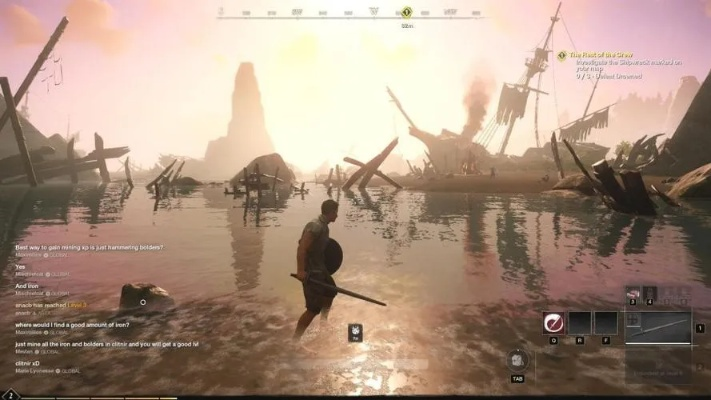Image resolution: width=711 pixels, height=400 pixels.
Task: Select the player level 2 badge
Action: pyautogui.click(x=11, y=394)
